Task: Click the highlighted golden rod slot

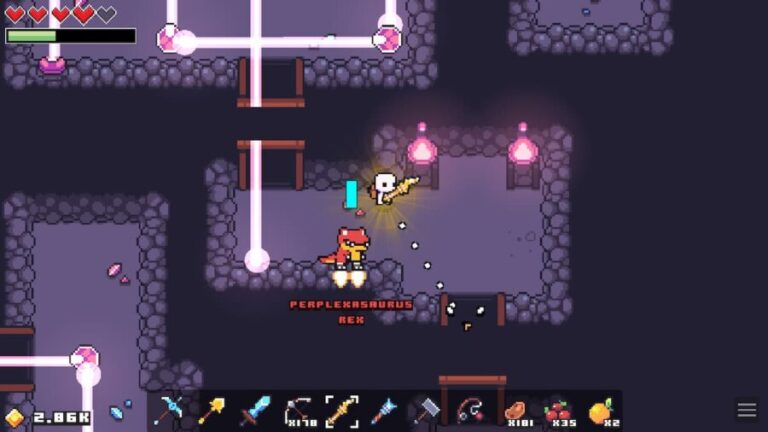Action: point(342,410)
